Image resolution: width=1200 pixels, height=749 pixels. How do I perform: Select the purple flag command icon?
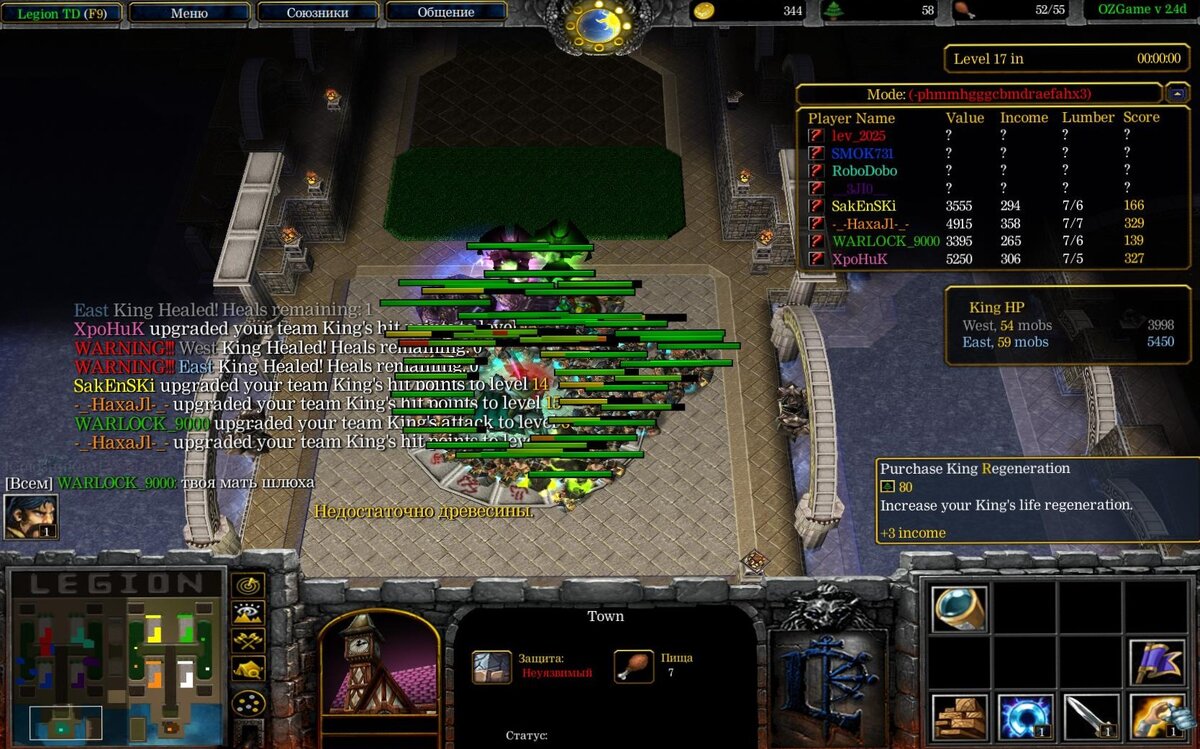point(1157,662)
